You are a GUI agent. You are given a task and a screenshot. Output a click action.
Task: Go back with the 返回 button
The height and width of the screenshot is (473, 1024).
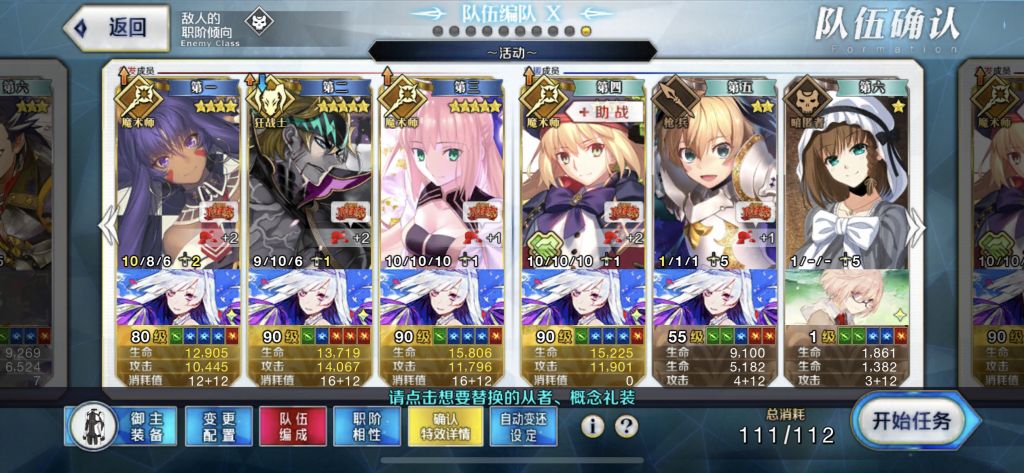click(116, 27)
